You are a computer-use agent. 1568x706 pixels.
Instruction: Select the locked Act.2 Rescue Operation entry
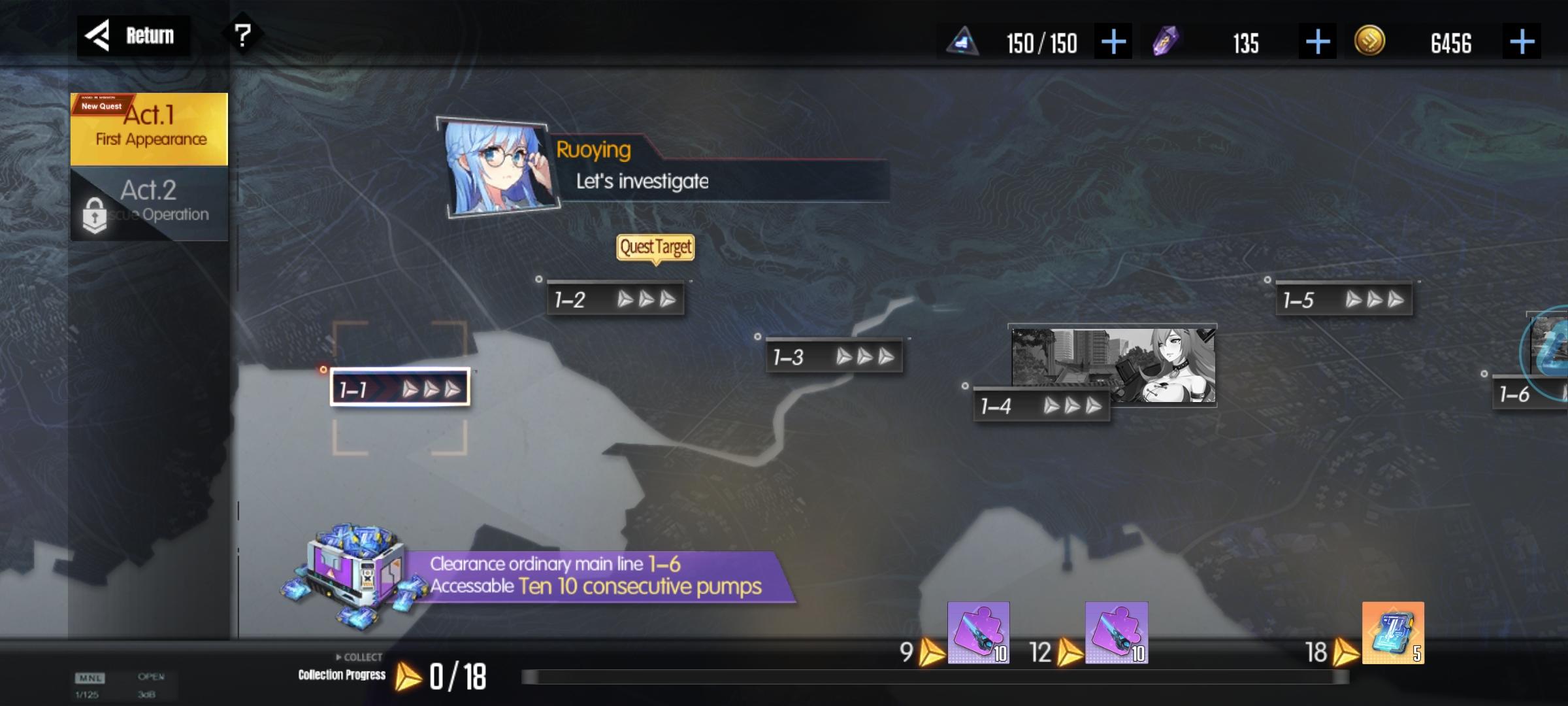(149, 203)
